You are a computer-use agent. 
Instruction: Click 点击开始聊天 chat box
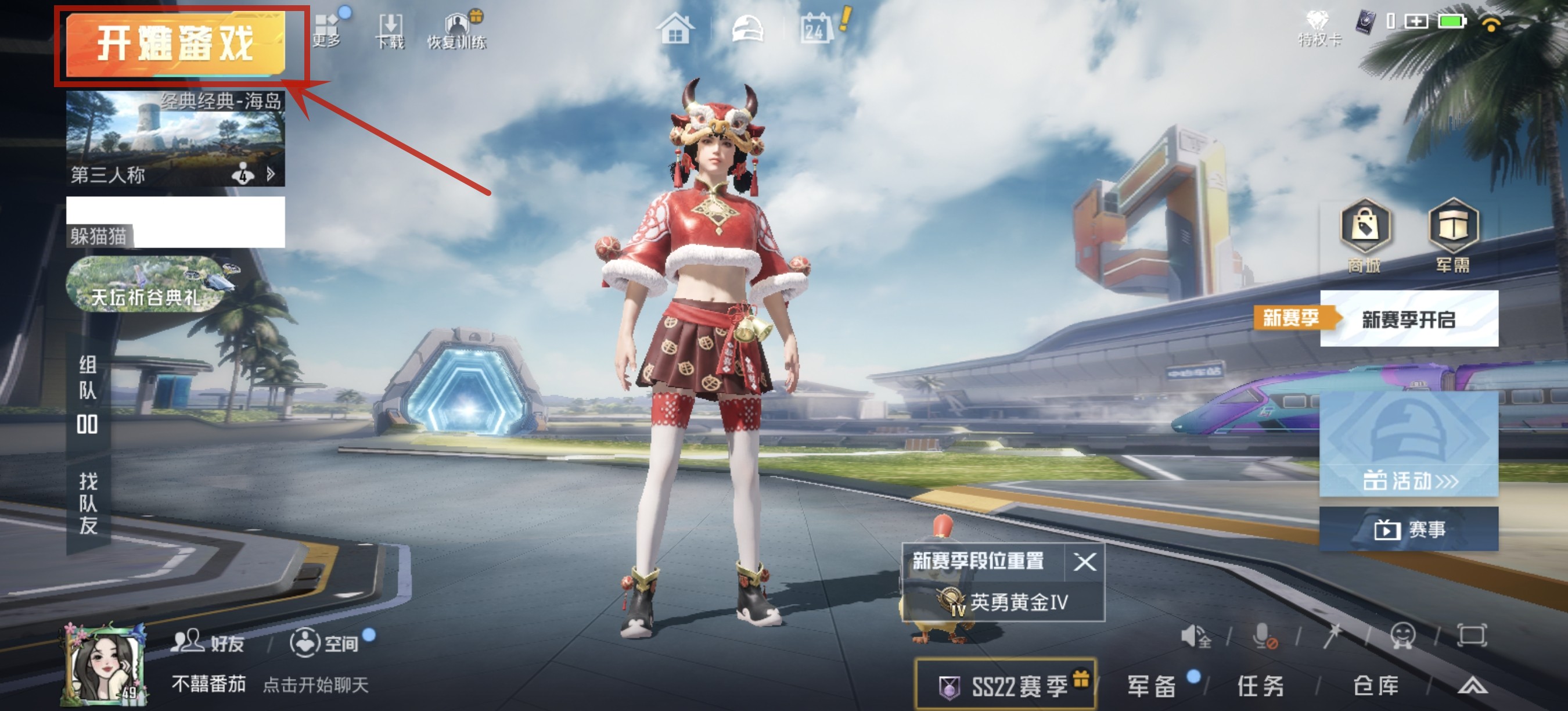315,685
